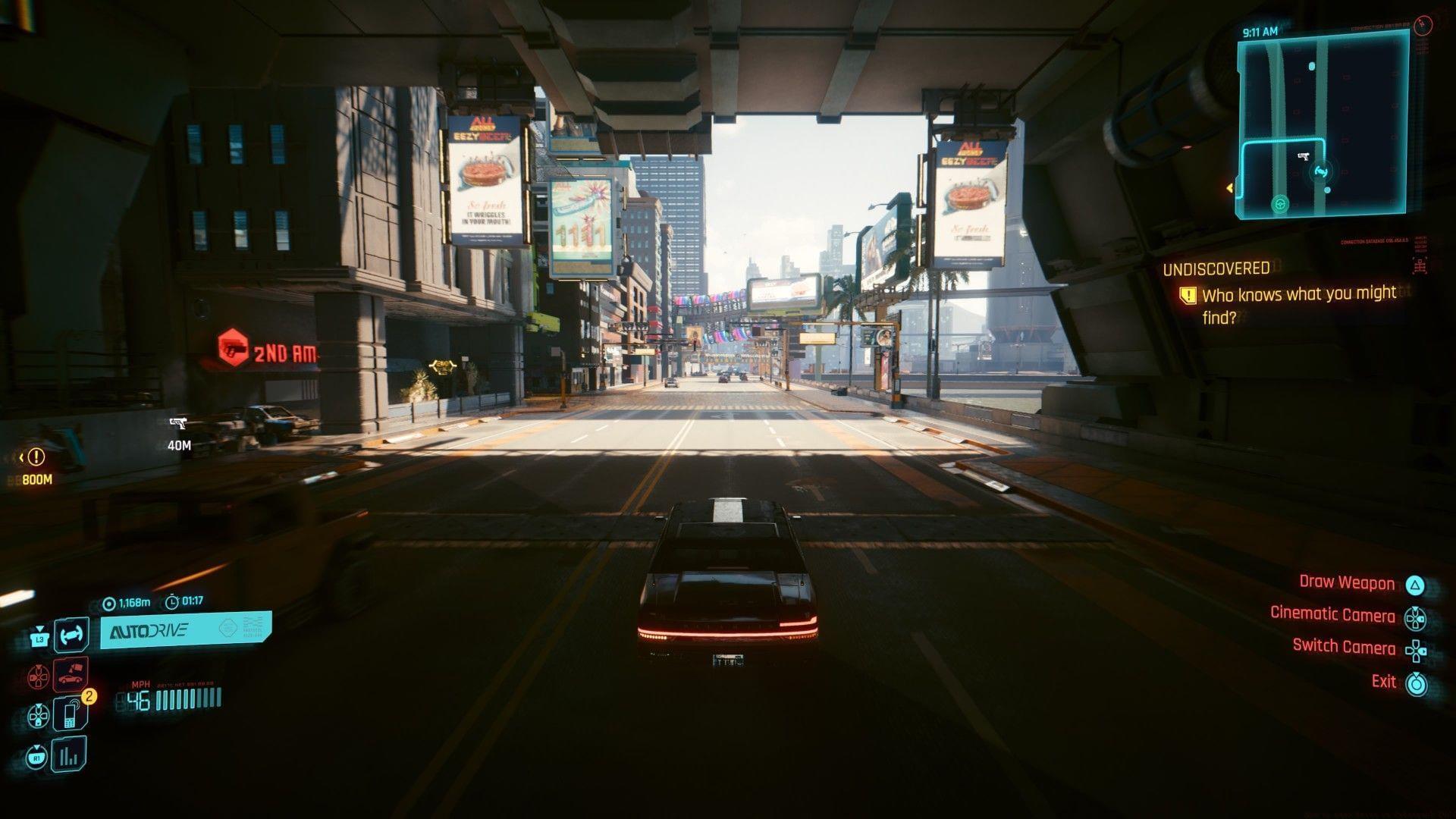1456x819 pixels.
Task: Toggle the Cinematic Camera option
Action: point(1332,615)
